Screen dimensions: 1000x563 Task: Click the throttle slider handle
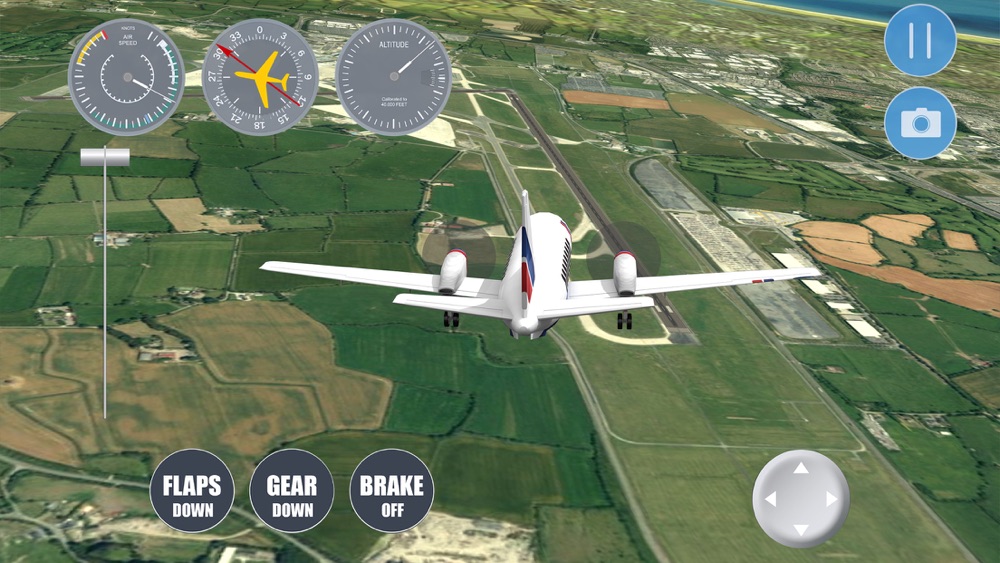(x=105, y=157)
